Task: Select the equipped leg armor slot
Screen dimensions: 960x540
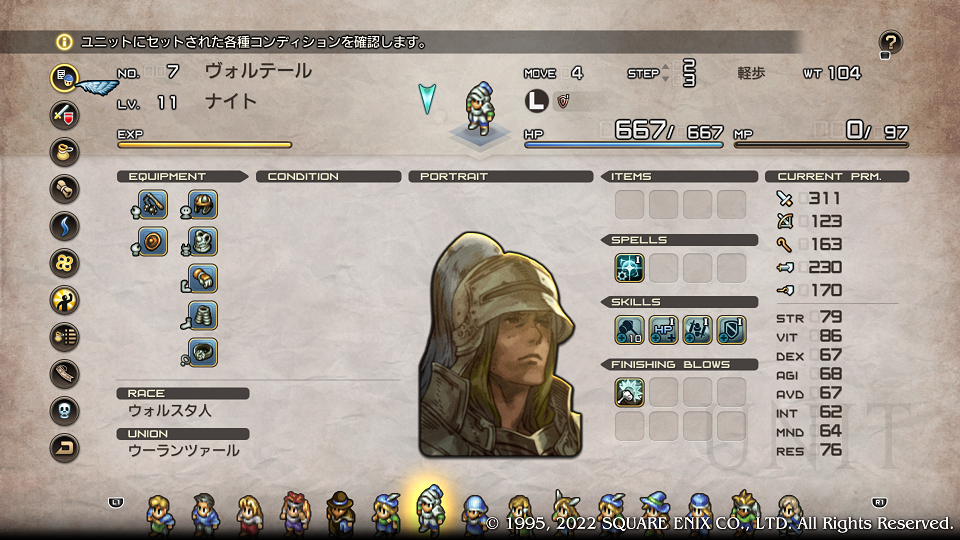Action: [202, 316]
